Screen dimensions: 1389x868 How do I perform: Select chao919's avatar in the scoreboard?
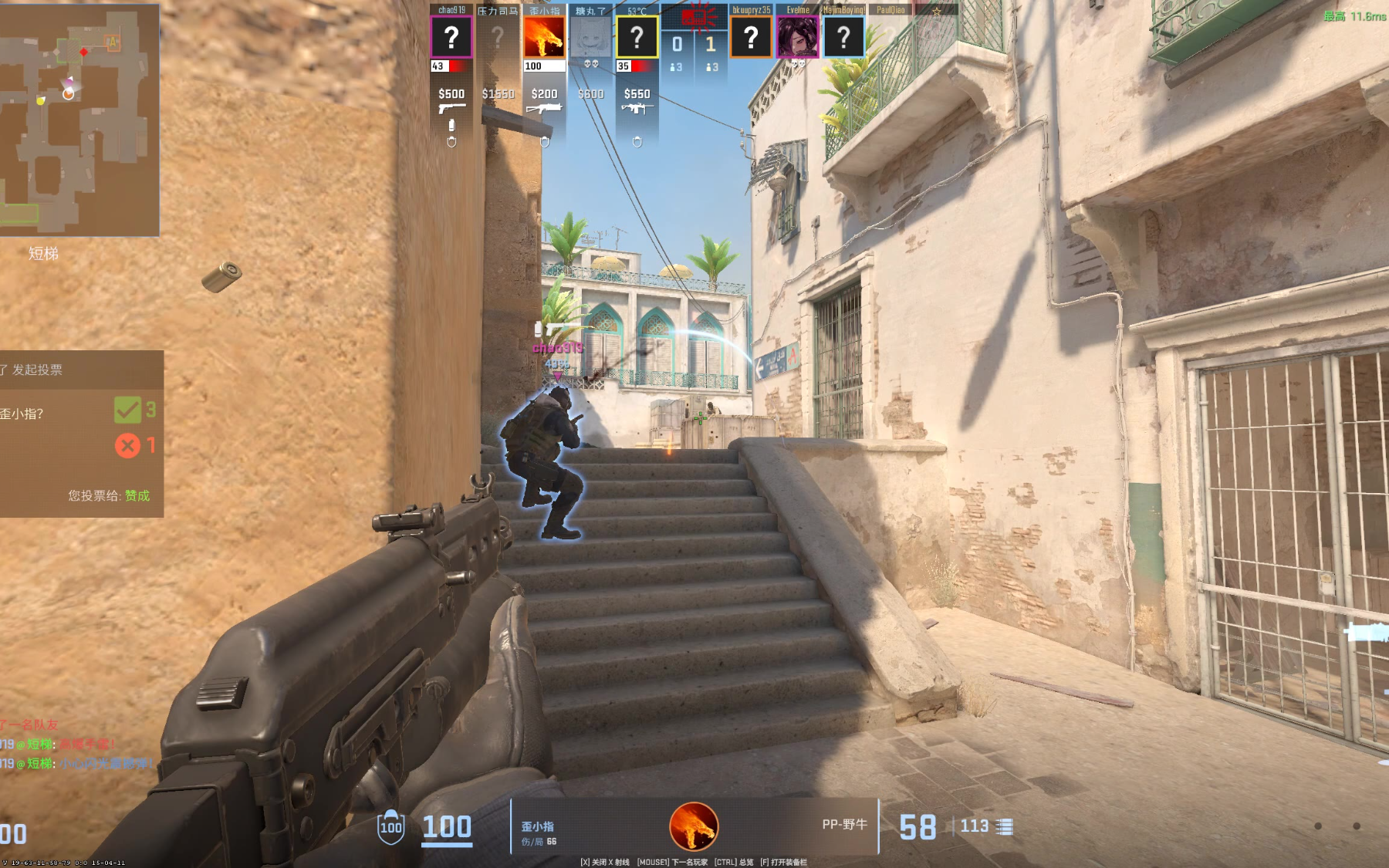(x=451, y=37)
